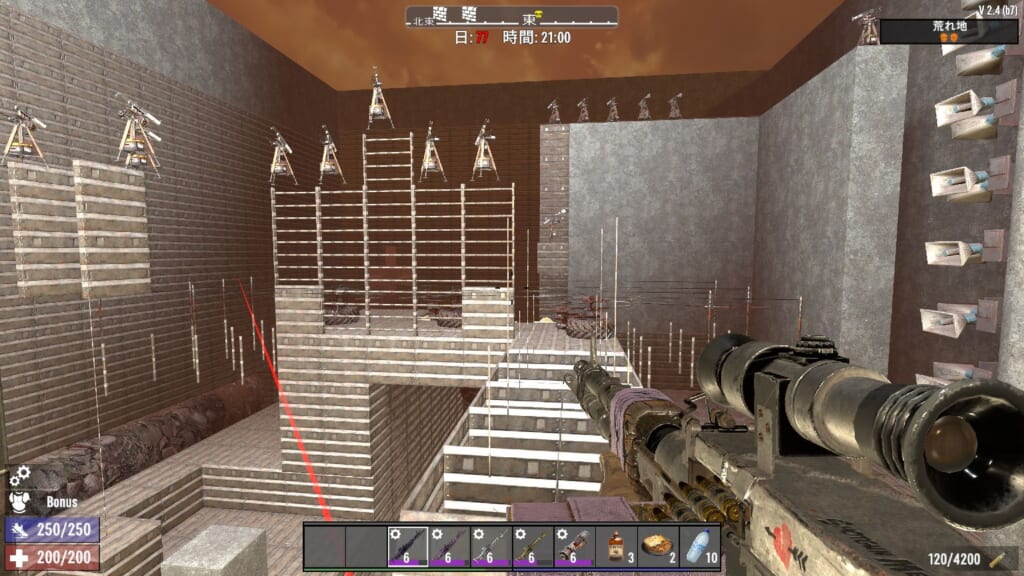1024x576 pixels.
Task: Select the olive green rifle hotbar slot
Action: [533, 547]
